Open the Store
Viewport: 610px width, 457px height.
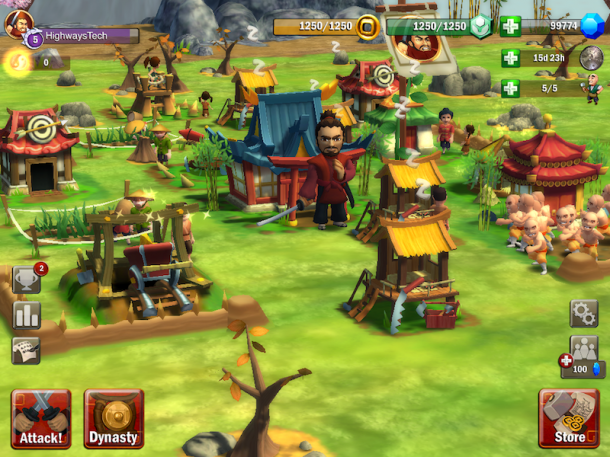pyautogui.click(x=569, y=418)
